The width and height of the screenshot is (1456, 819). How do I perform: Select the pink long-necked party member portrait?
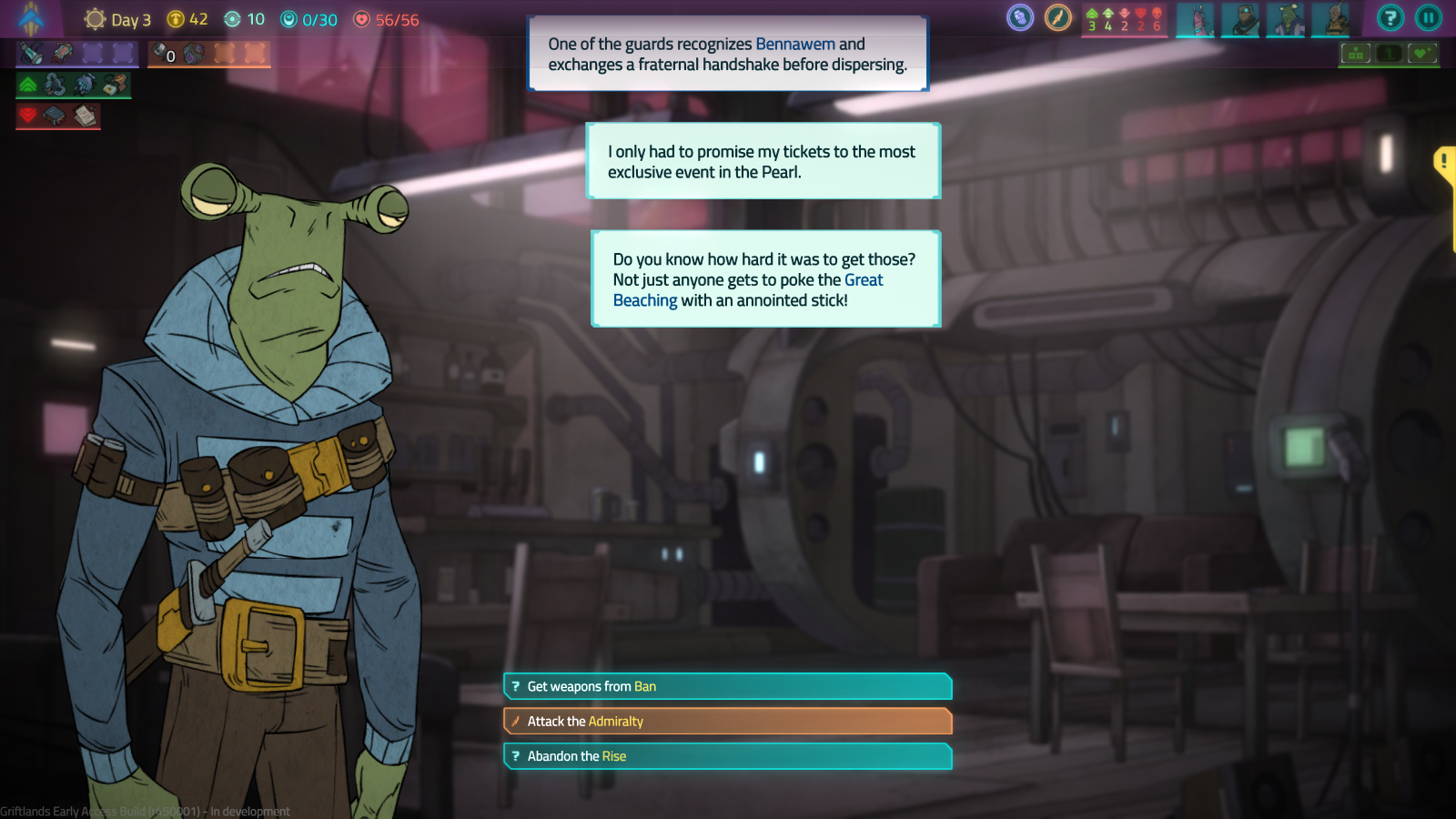pos(1196,19)
